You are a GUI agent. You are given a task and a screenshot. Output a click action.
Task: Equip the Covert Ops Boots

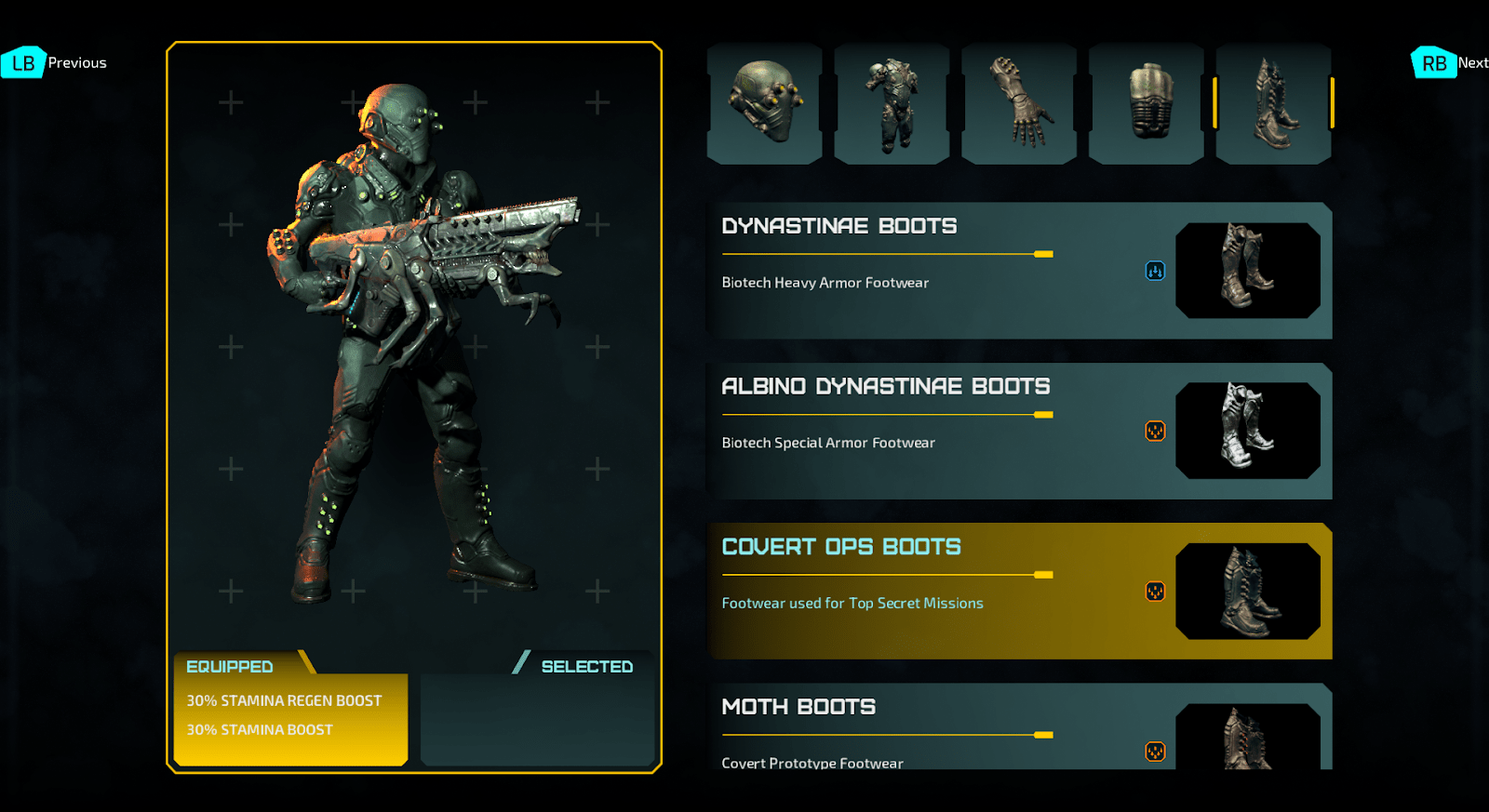[x=931, y=591]
